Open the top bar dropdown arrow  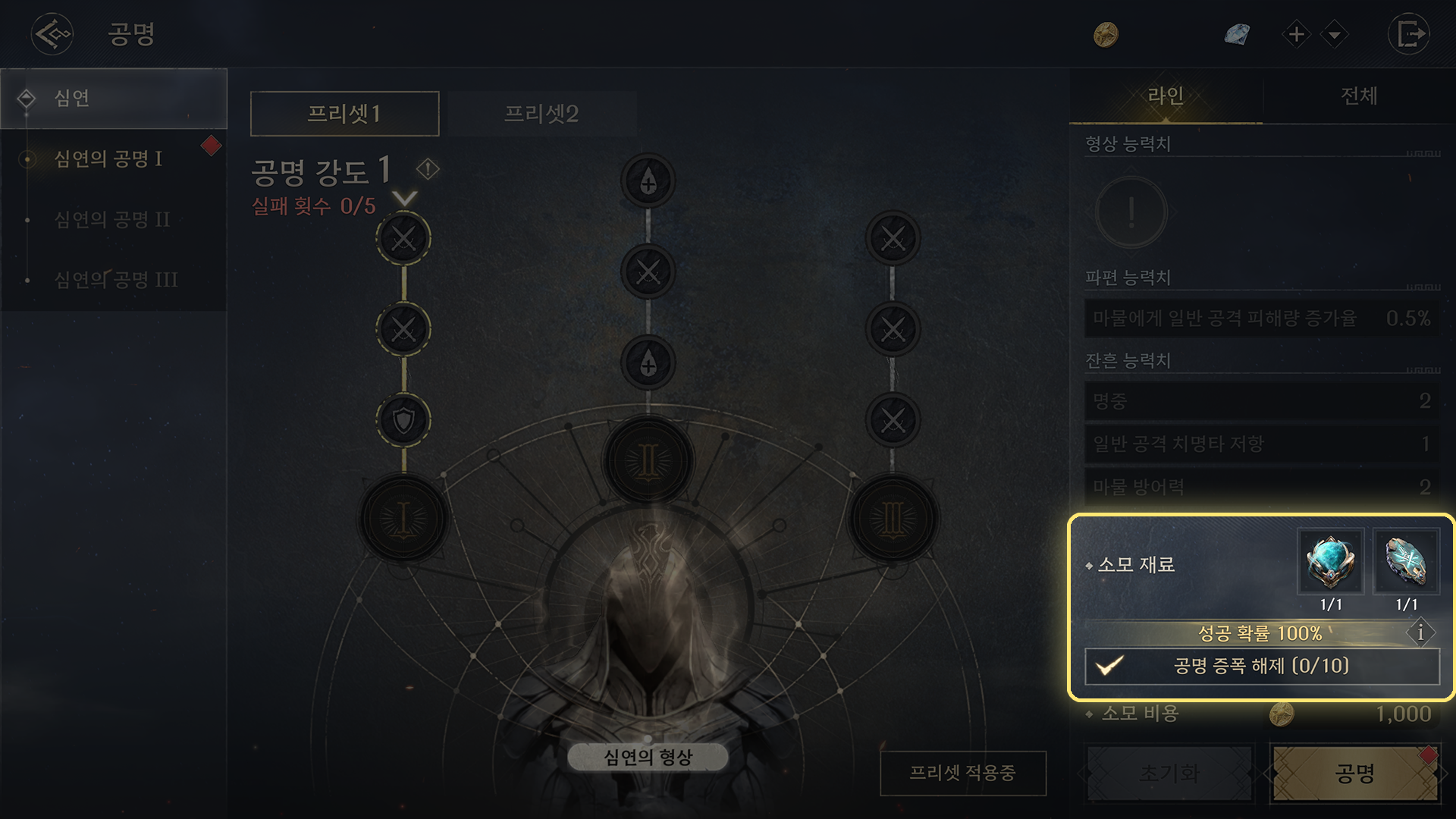tap(1334, 34)
